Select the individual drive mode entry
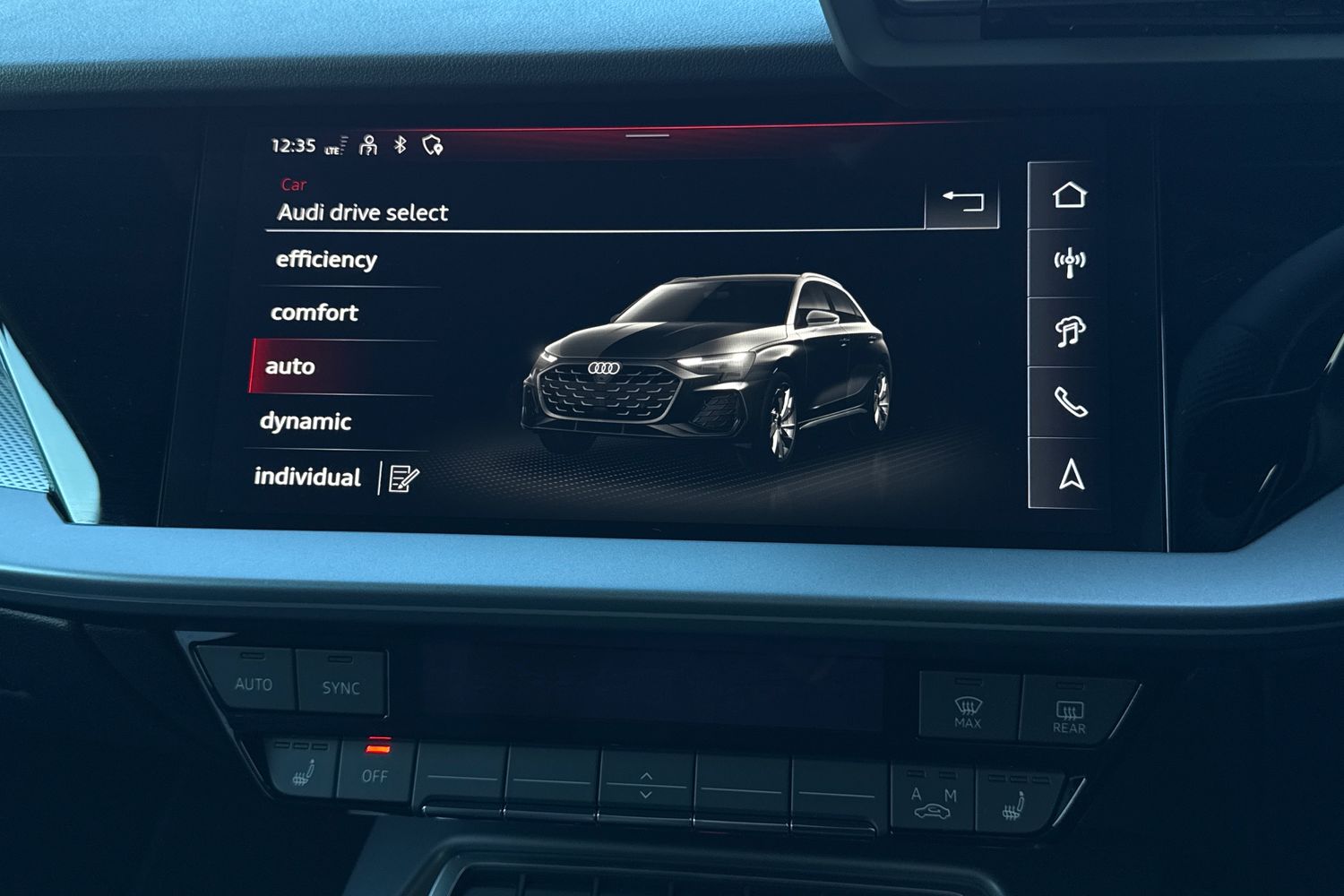 (309, 478)
